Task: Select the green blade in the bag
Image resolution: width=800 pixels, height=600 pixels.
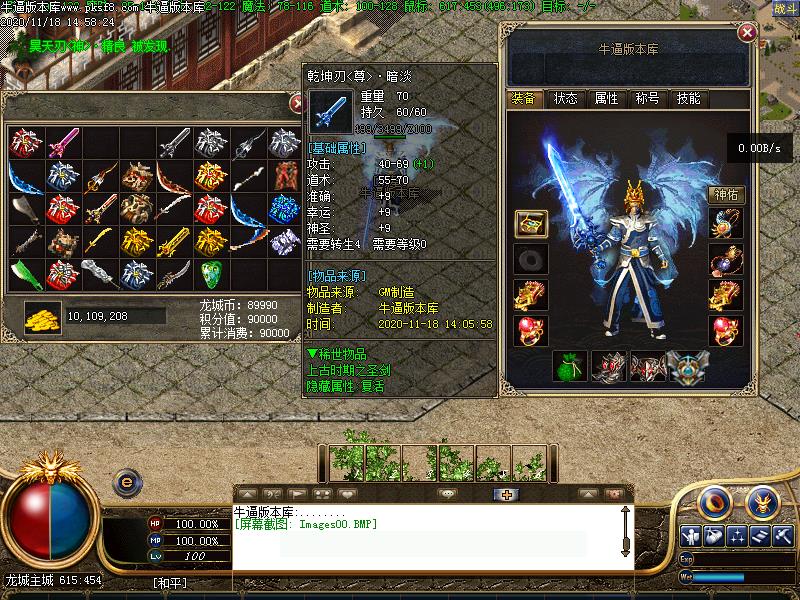Action: [25, 273]
